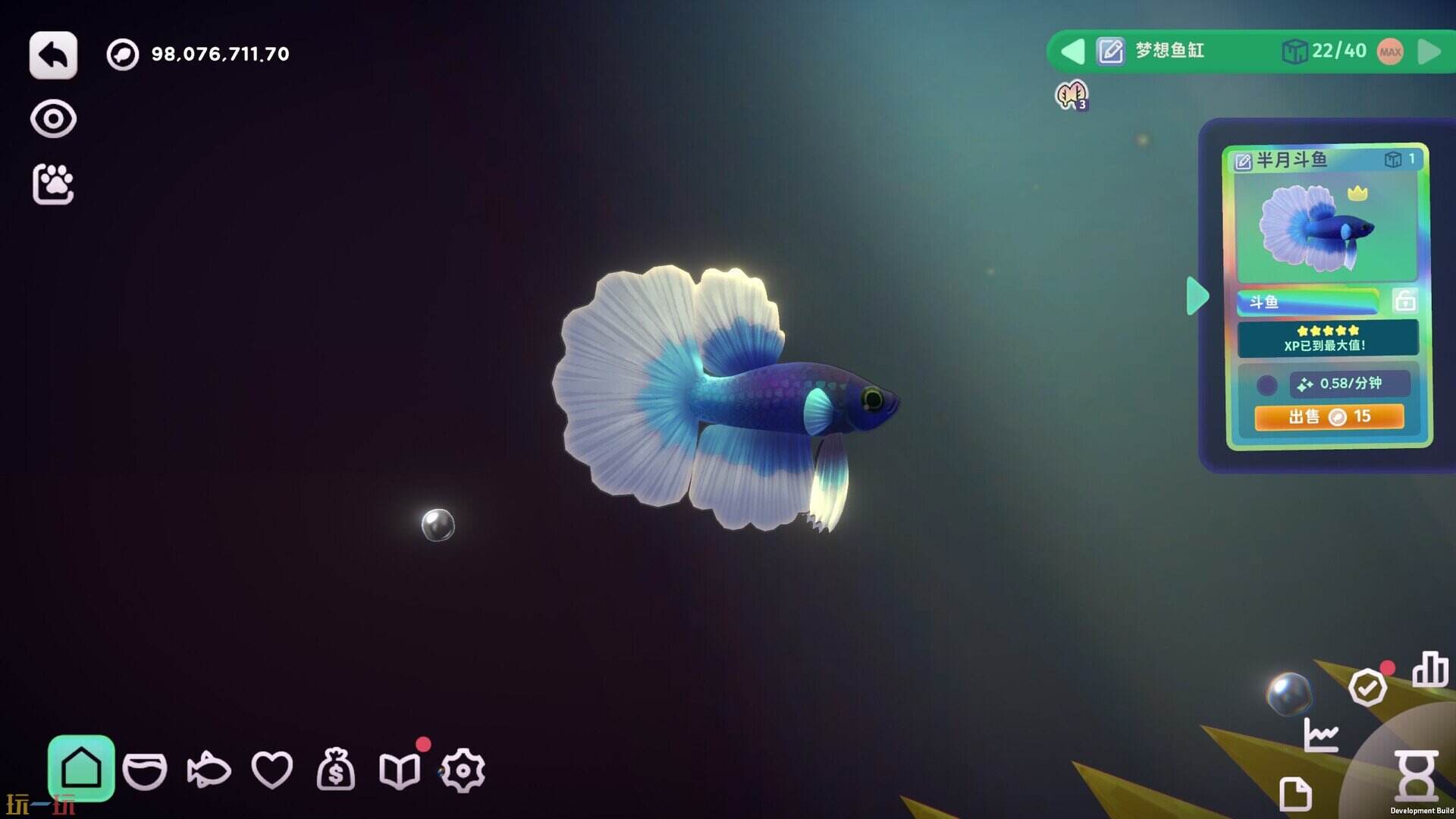Collapse the fish info panel arrow
The image size is (1456, 819).
(x=1197, y=296)
